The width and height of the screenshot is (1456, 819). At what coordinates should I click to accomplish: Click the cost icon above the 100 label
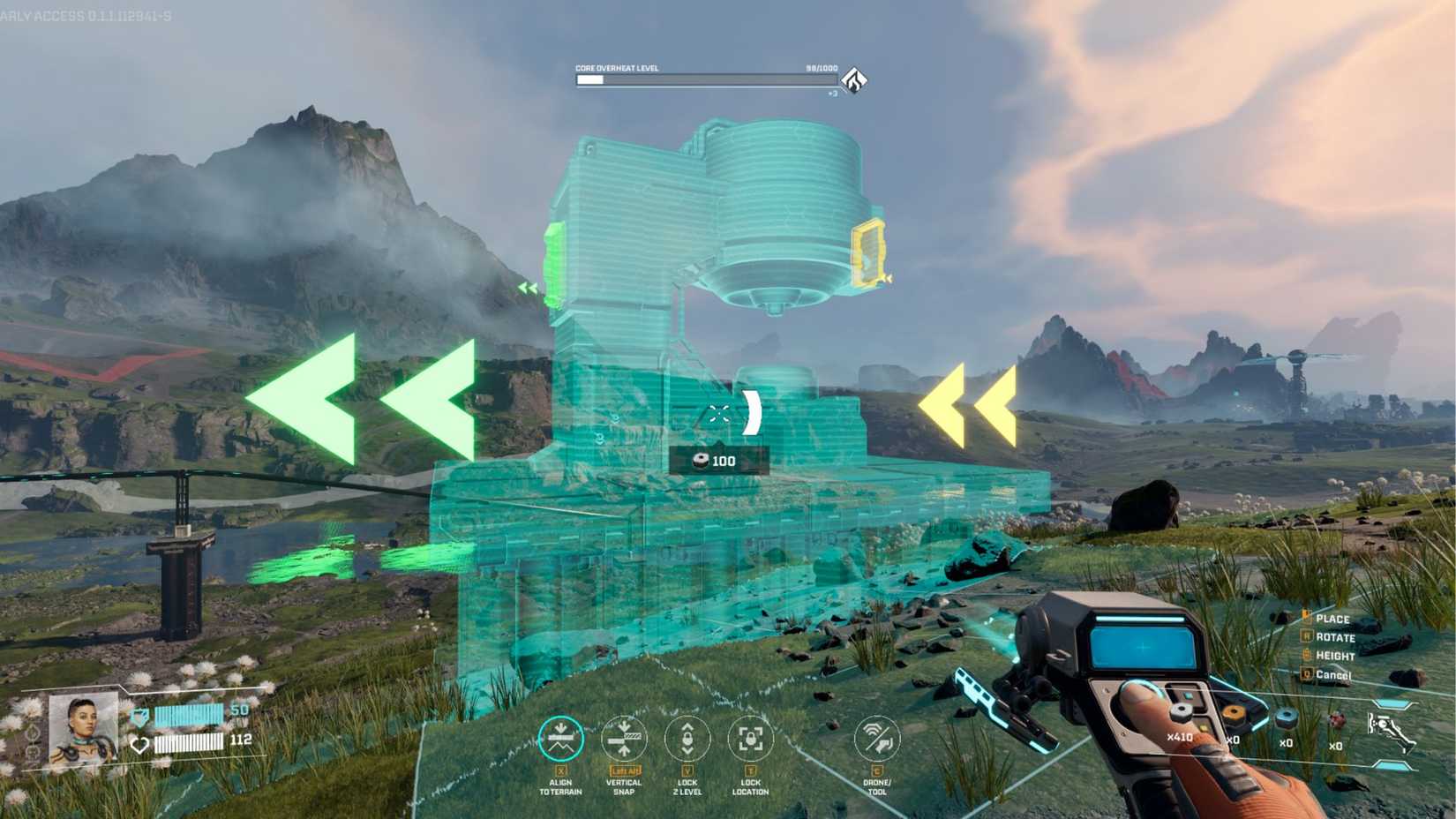(x=700, y=460)
